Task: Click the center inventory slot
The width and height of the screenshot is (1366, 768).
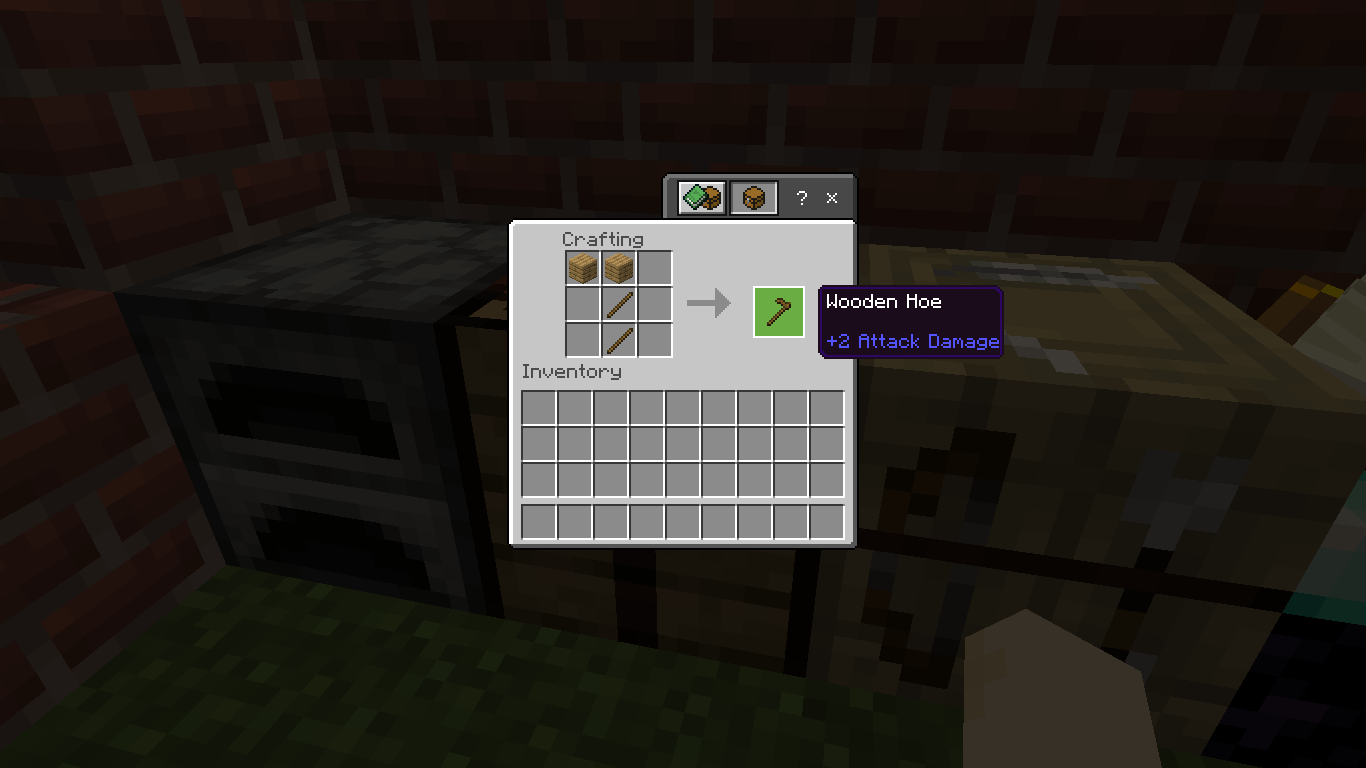Action: (682, 442)
